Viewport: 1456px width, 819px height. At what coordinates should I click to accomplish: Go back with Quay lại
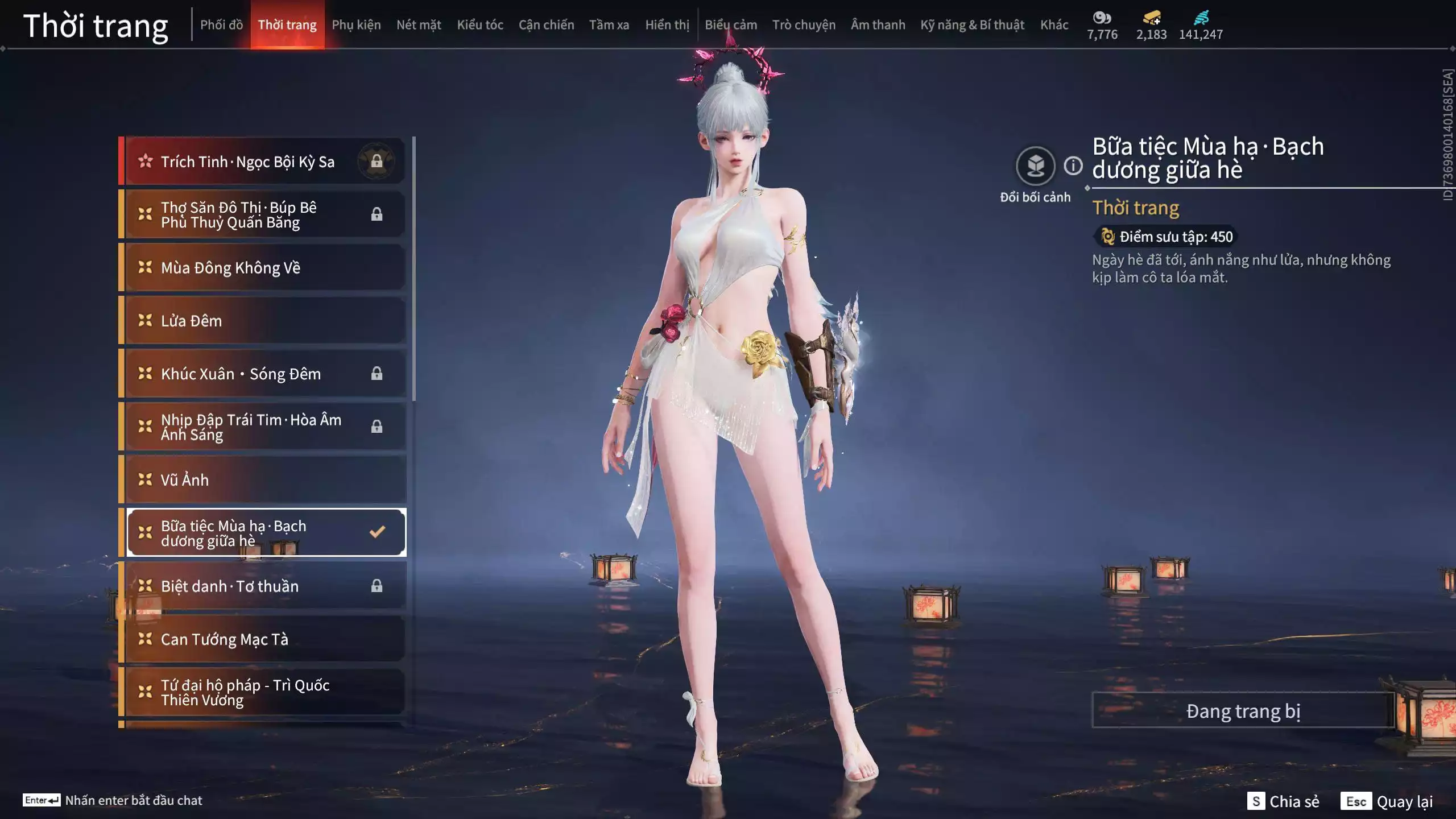pos(1387,801)
